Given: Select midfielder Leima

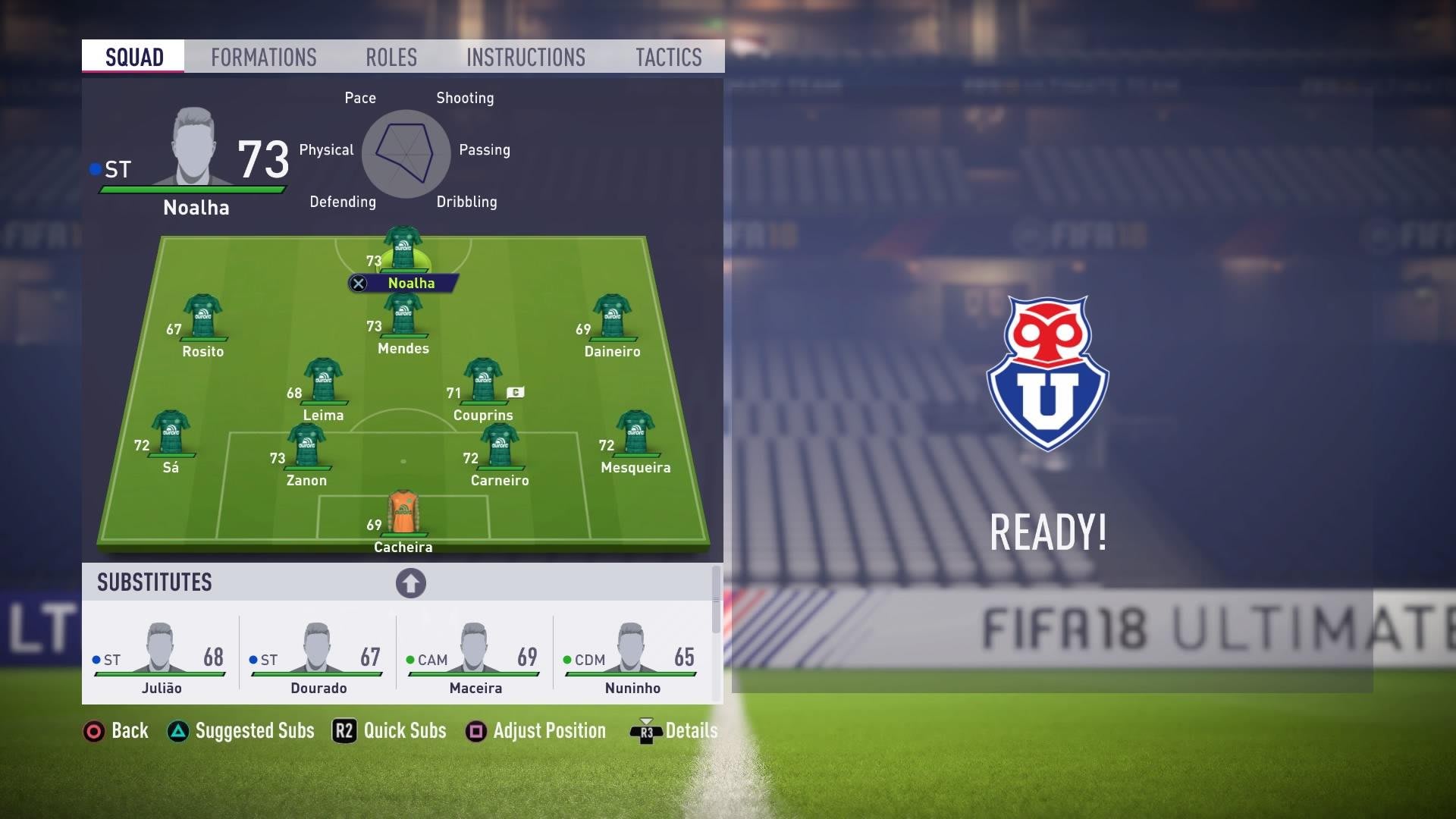Looking at the screenshot, I should tap(323, 382).
